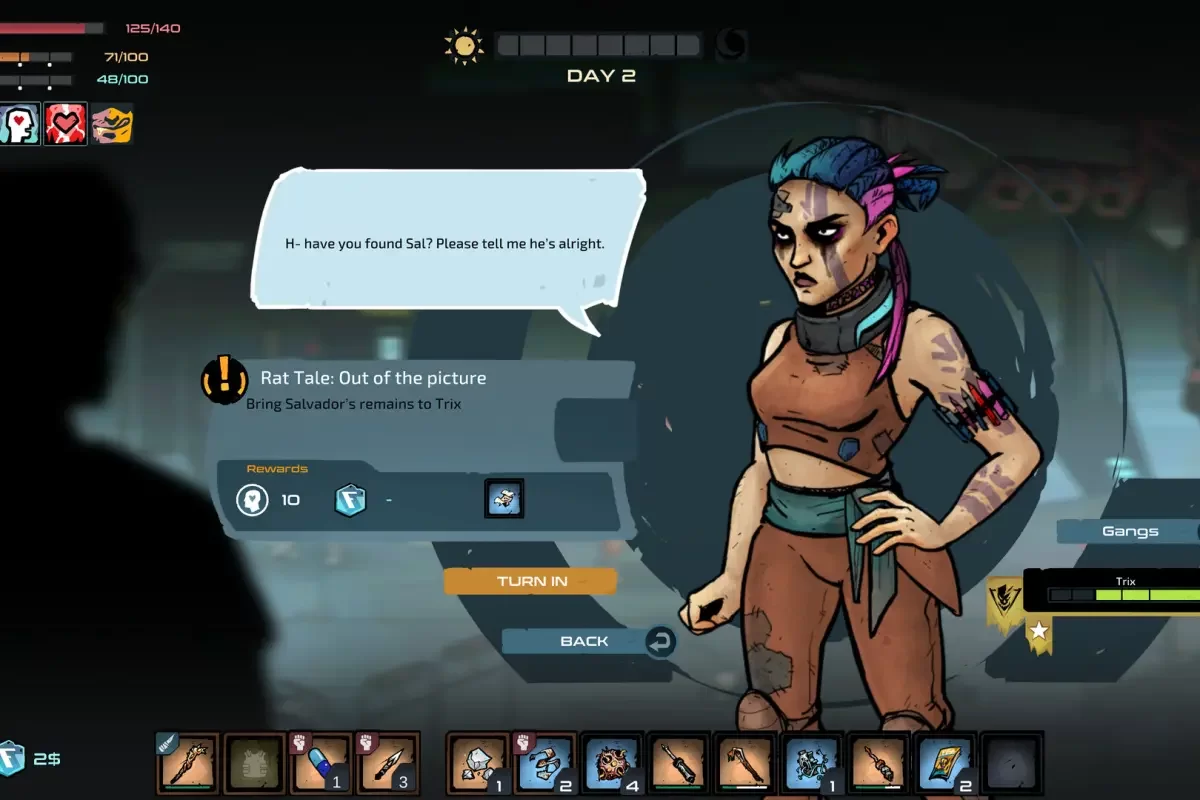Choose the screwdriver item slot
This screenshot has width=1200, height=800.
[679, 764]
